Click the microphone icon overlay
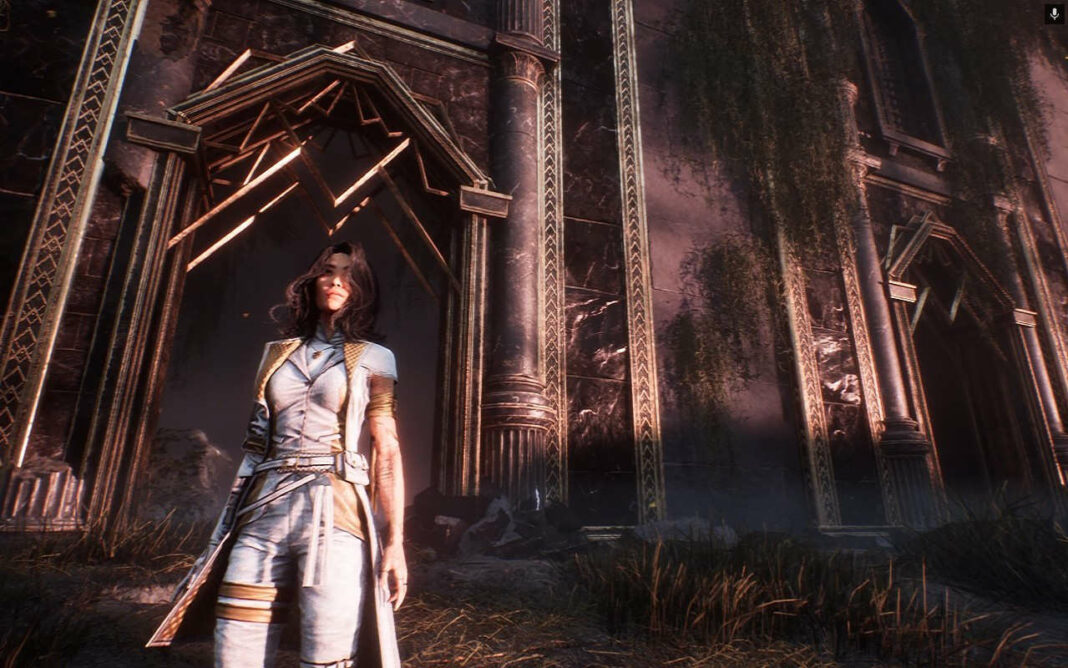1068x668 pixels. [x=1054, y=13]
